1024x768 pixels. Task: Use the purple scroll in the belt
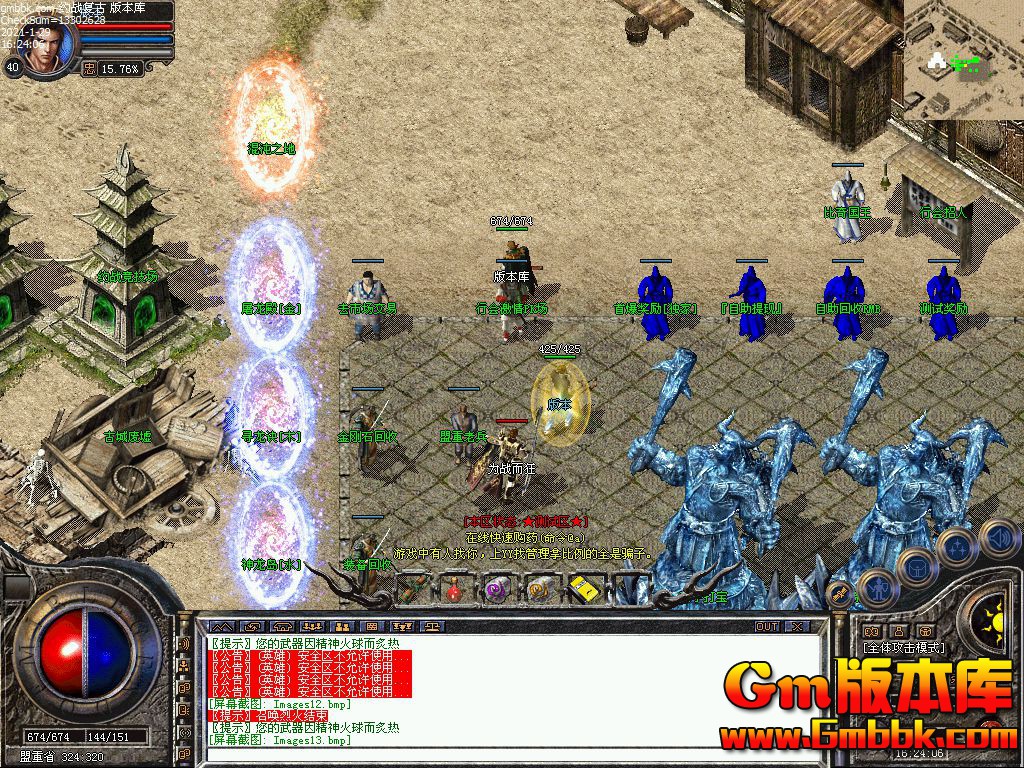coord(497,590)
